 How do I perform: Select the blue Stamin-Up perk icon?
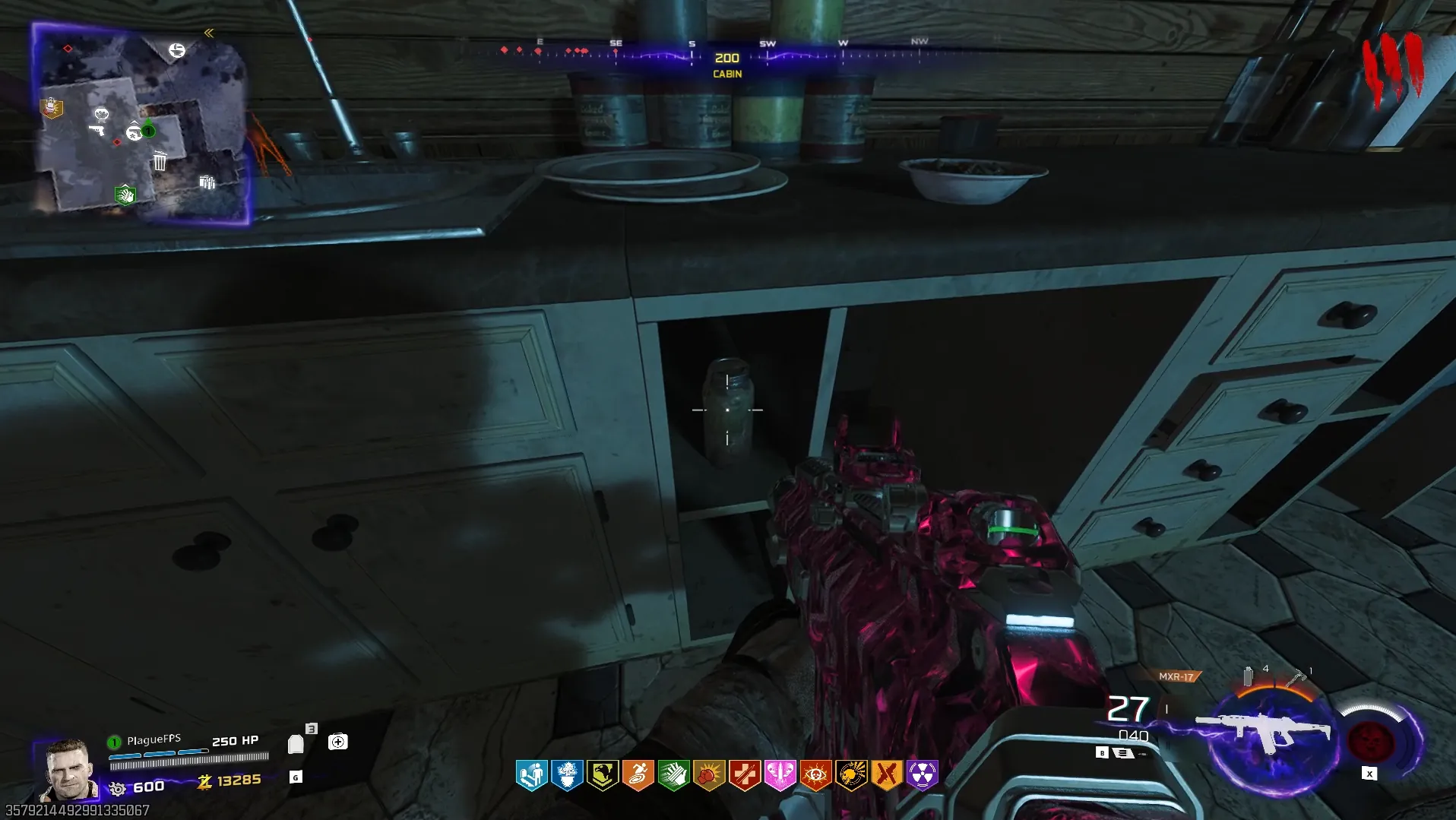pyautogui.click(x=531, y=775)
